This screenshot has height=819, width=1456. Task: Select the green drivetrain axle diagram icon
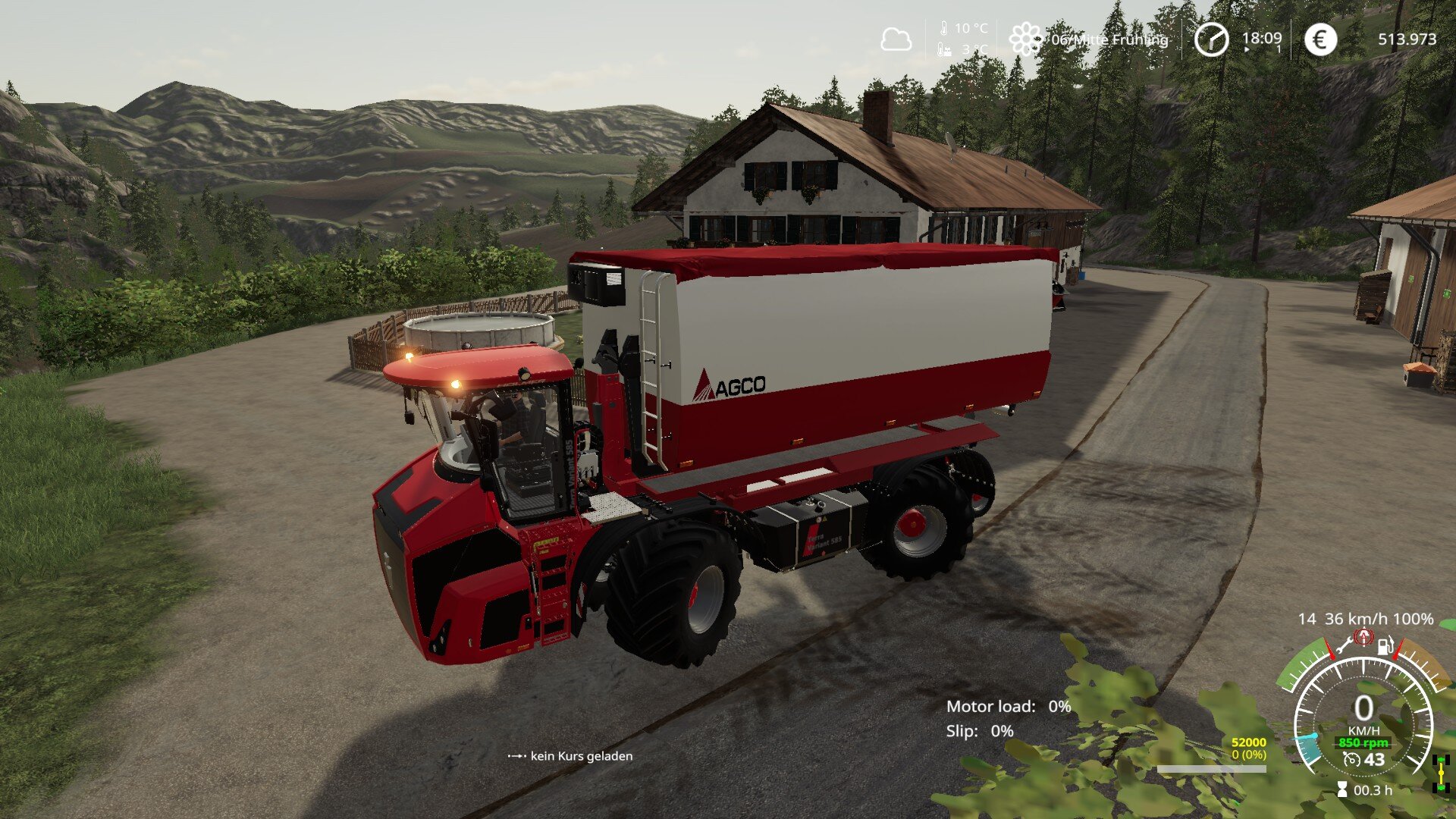tap(1441, 773)
